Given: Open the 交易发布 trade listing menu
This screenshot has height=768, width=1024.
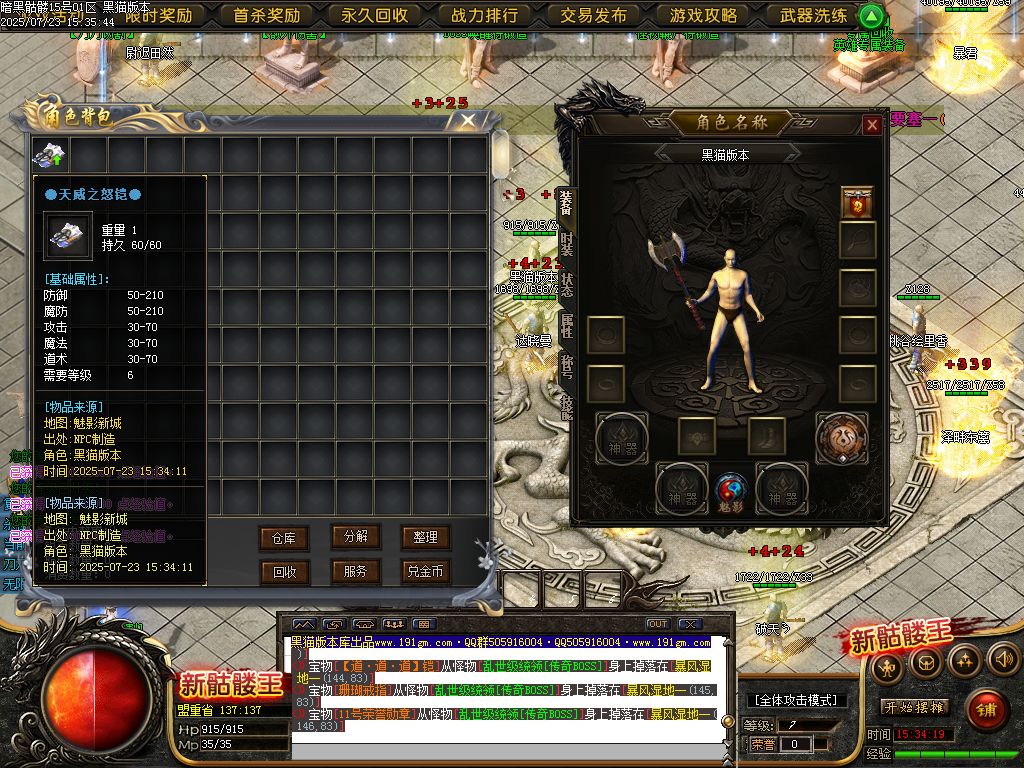Looking at the screenshot, I should [594, 15].
